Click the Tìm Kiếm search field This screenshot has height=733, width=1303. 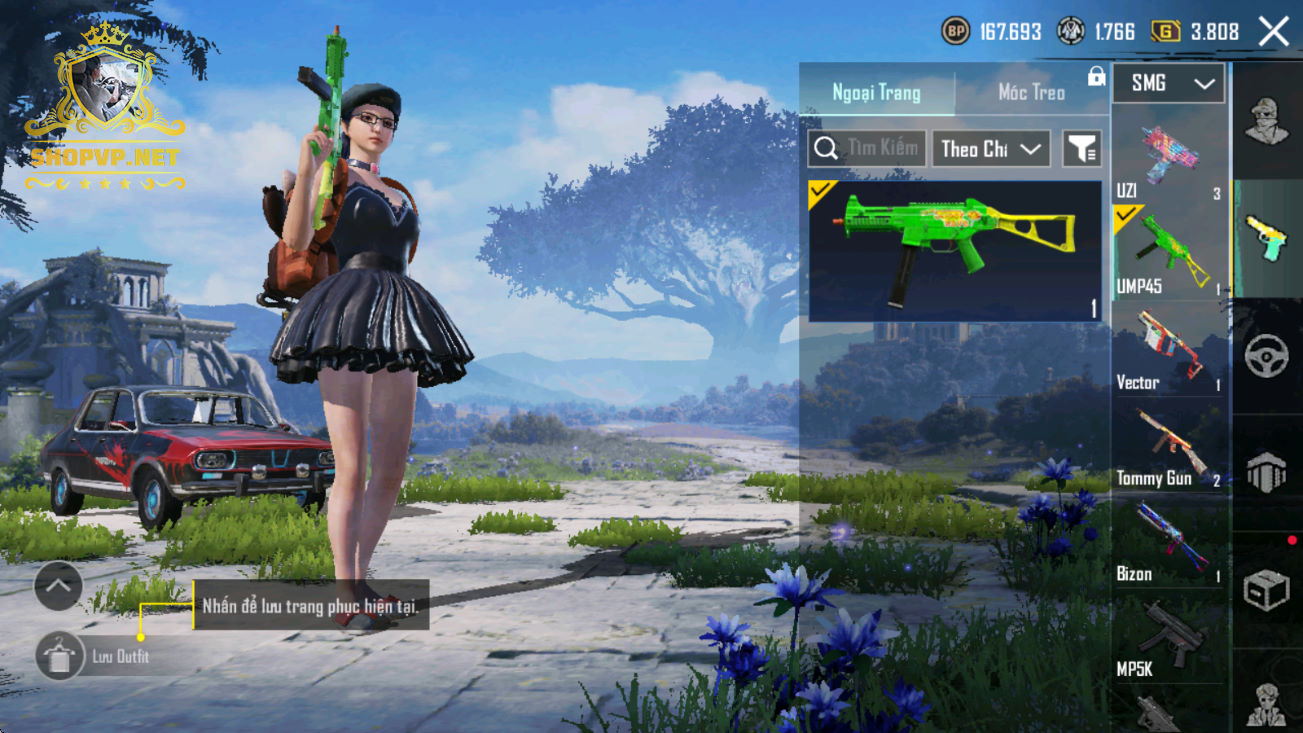867,149
